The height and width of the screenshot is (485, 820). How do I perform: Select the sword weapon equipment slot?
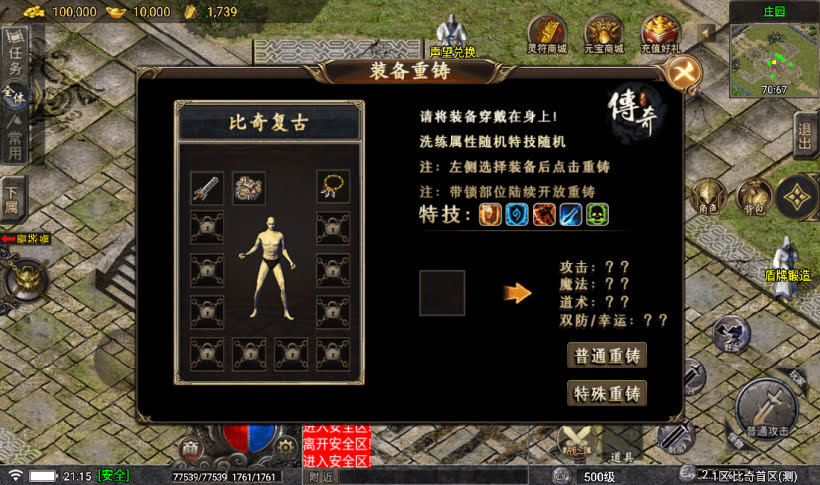click(206, 187)
